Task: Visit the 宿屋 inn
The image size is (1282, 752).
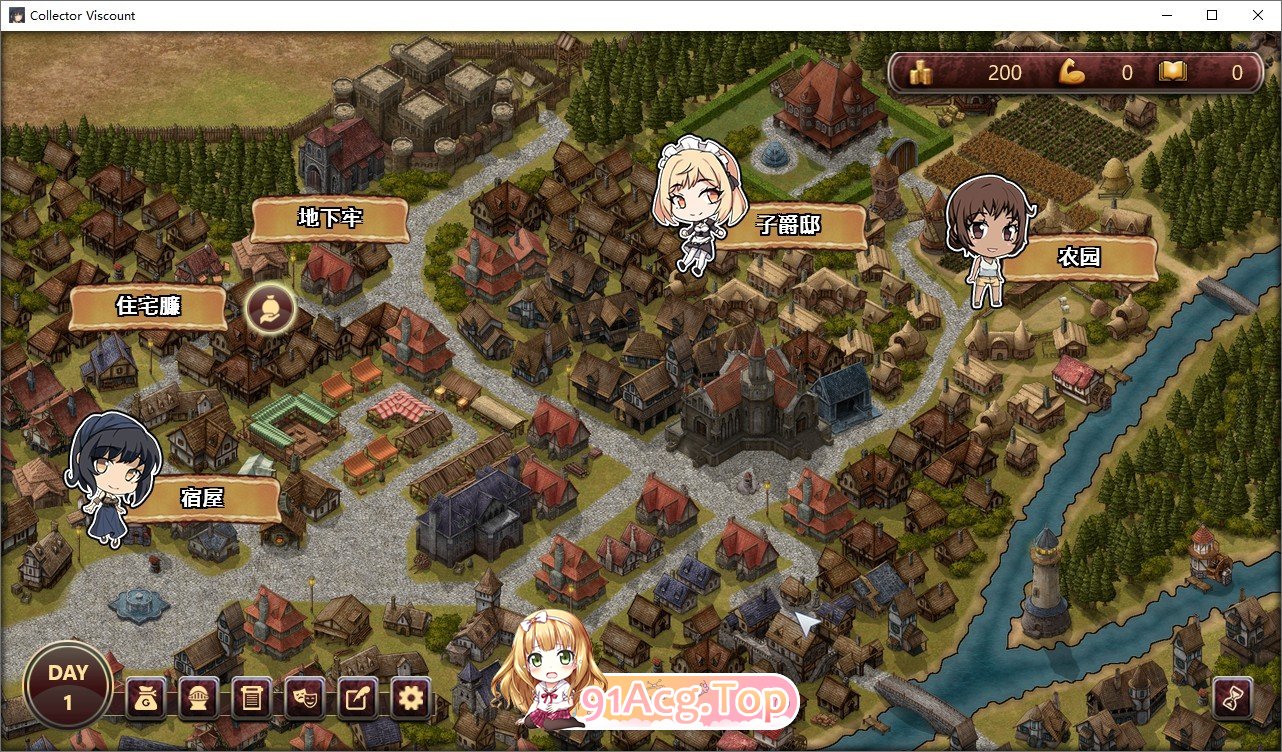Action: 202,498
